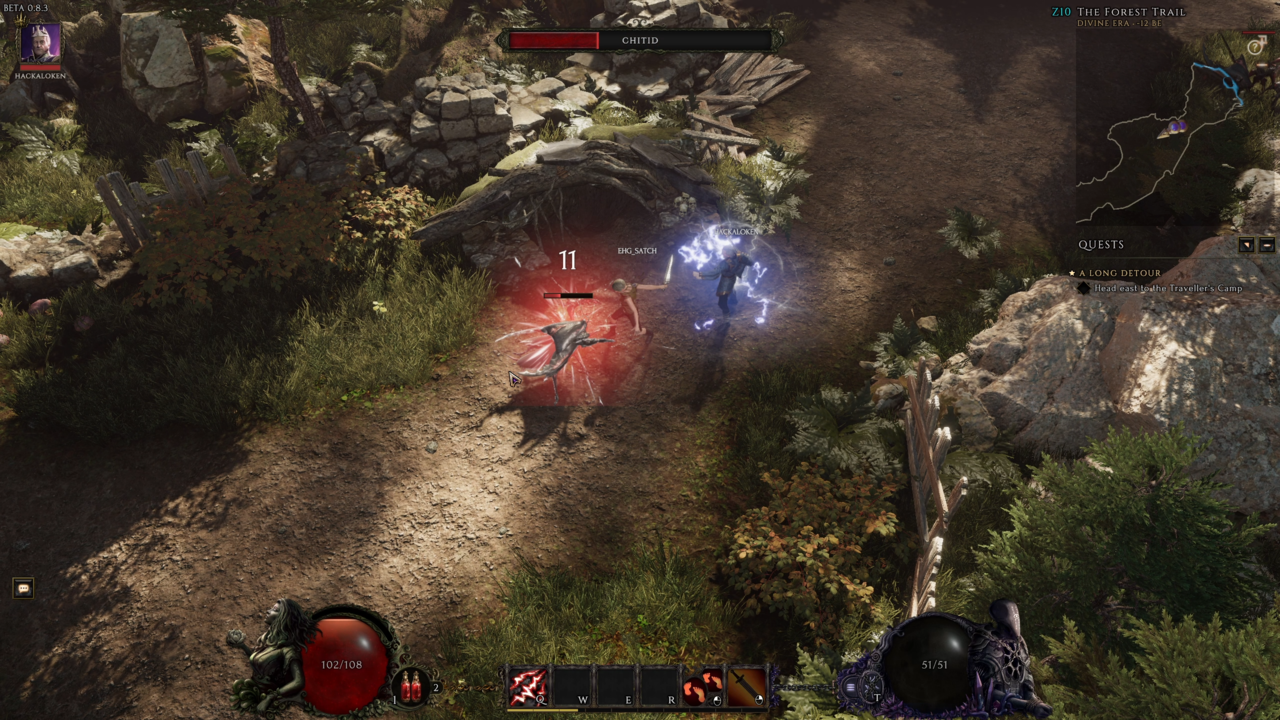Toggle the left arrow button on the Quests header
The height and width of the screenshot is (720, 1280).
[1246, 245]
